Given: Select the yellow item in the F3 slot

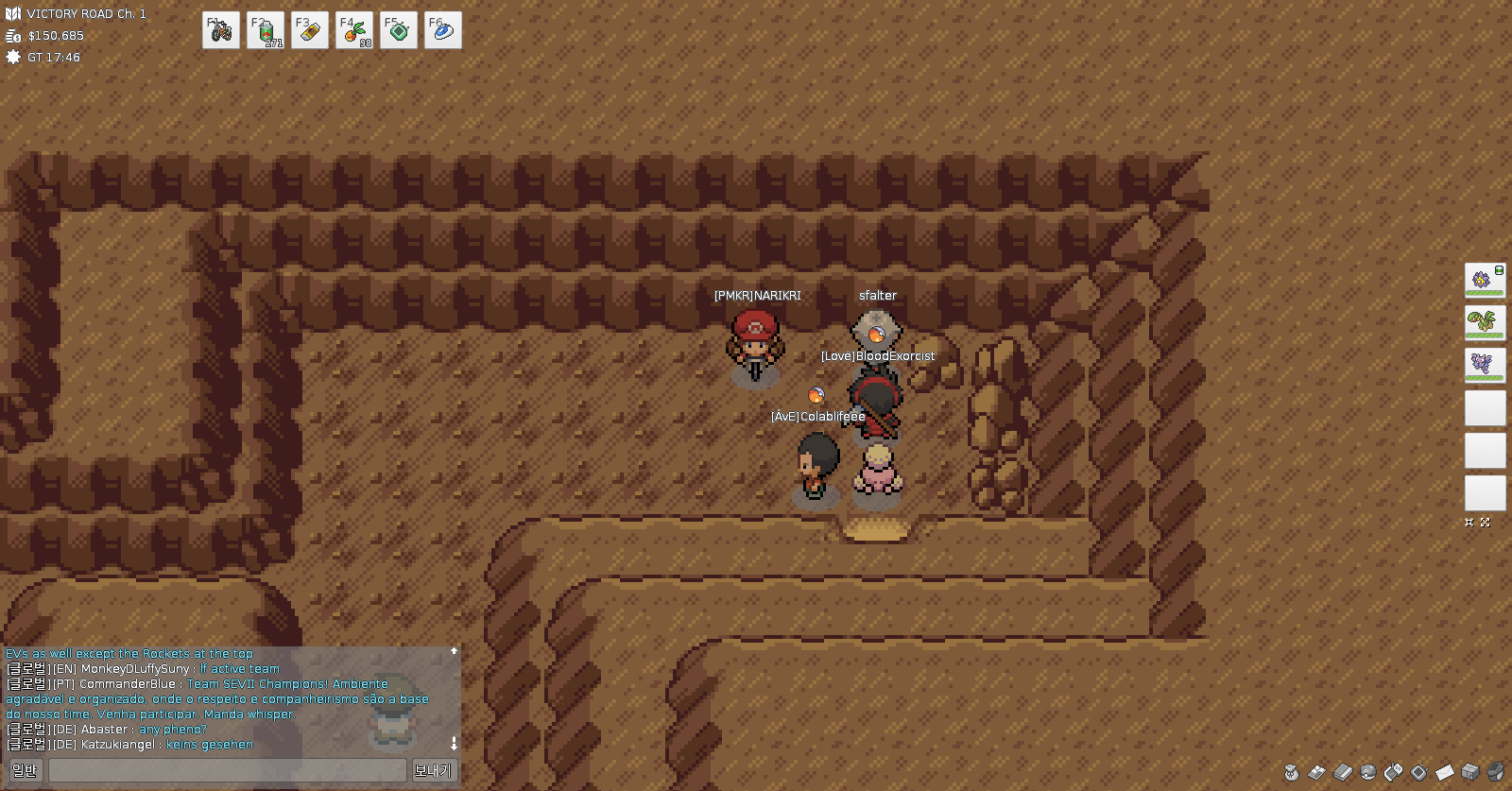Looking at the screenshot, I should (x=310, y=30).
